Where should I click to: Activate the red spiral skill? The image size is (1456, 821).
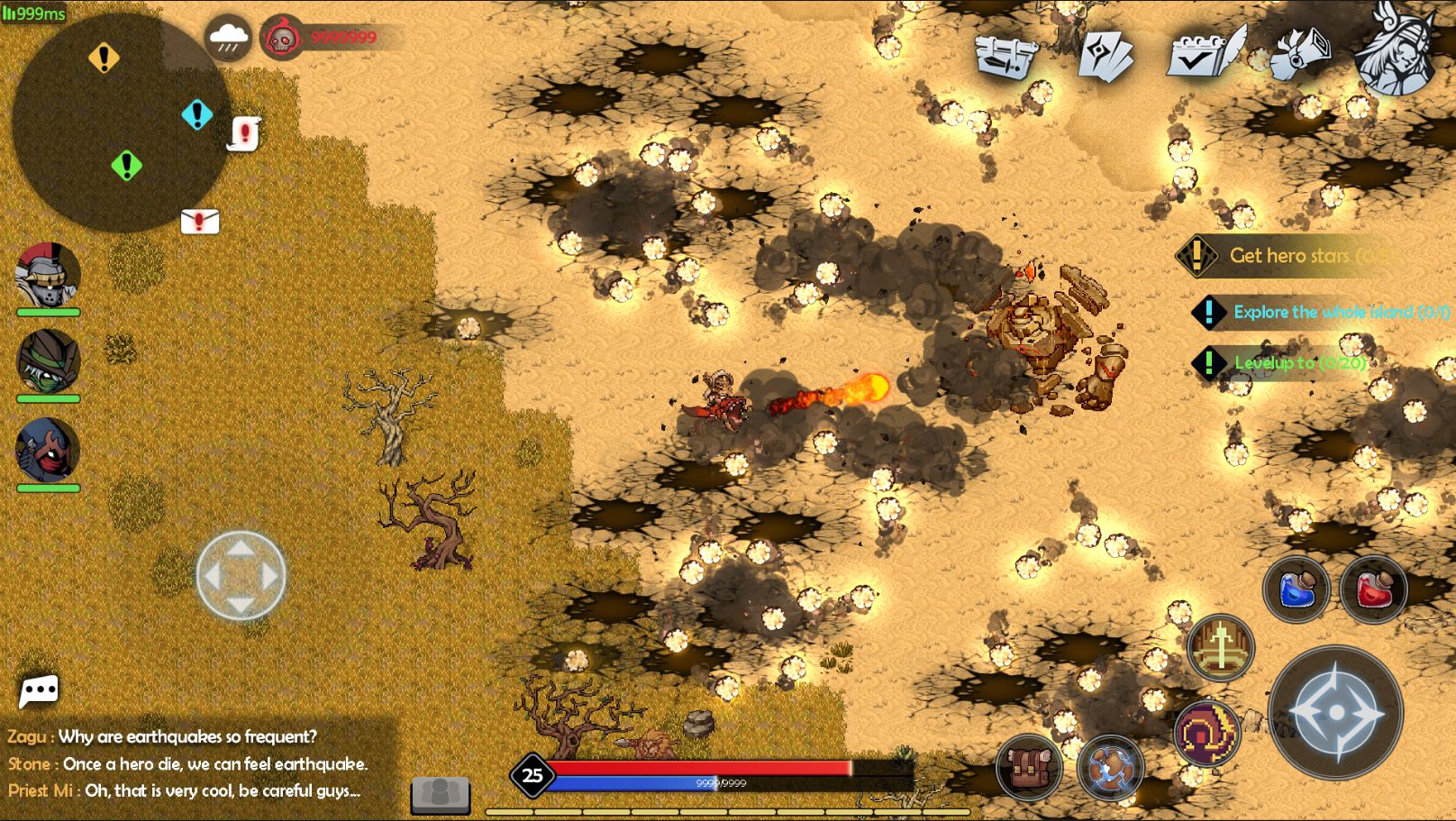coord(1207,733)
